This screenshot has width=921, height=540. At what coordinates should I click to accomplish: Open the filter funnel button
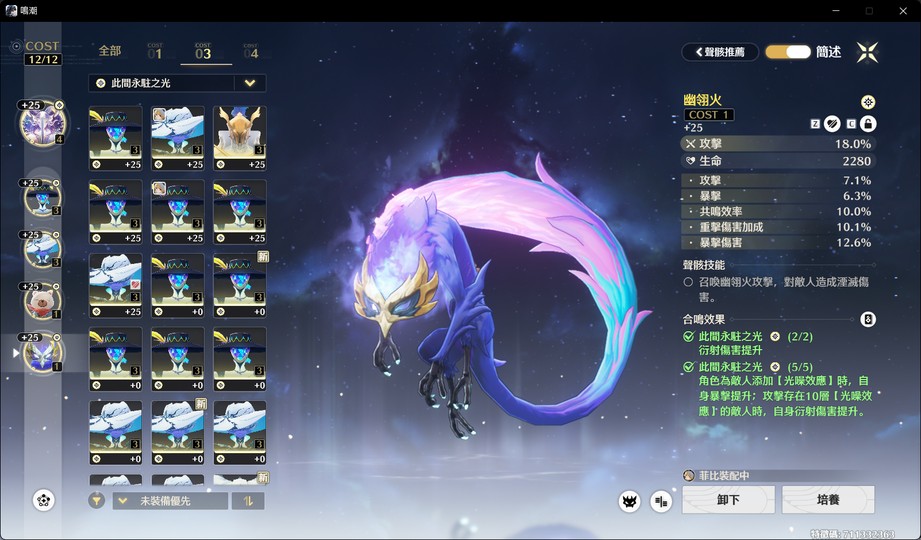(96, 501)
